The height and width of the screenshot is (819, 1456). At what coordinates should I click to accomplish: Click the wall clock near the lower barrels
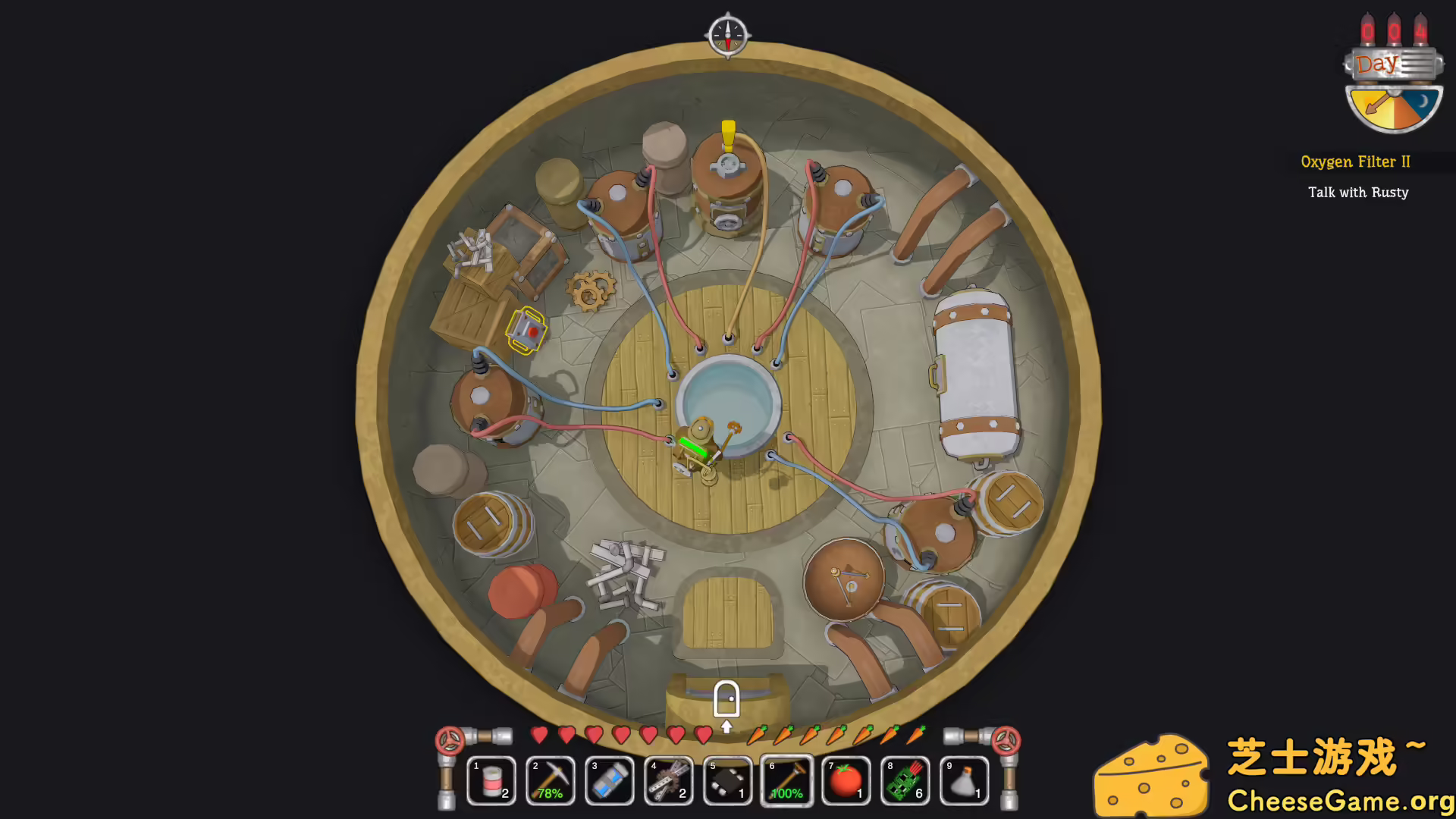[844, 579]
